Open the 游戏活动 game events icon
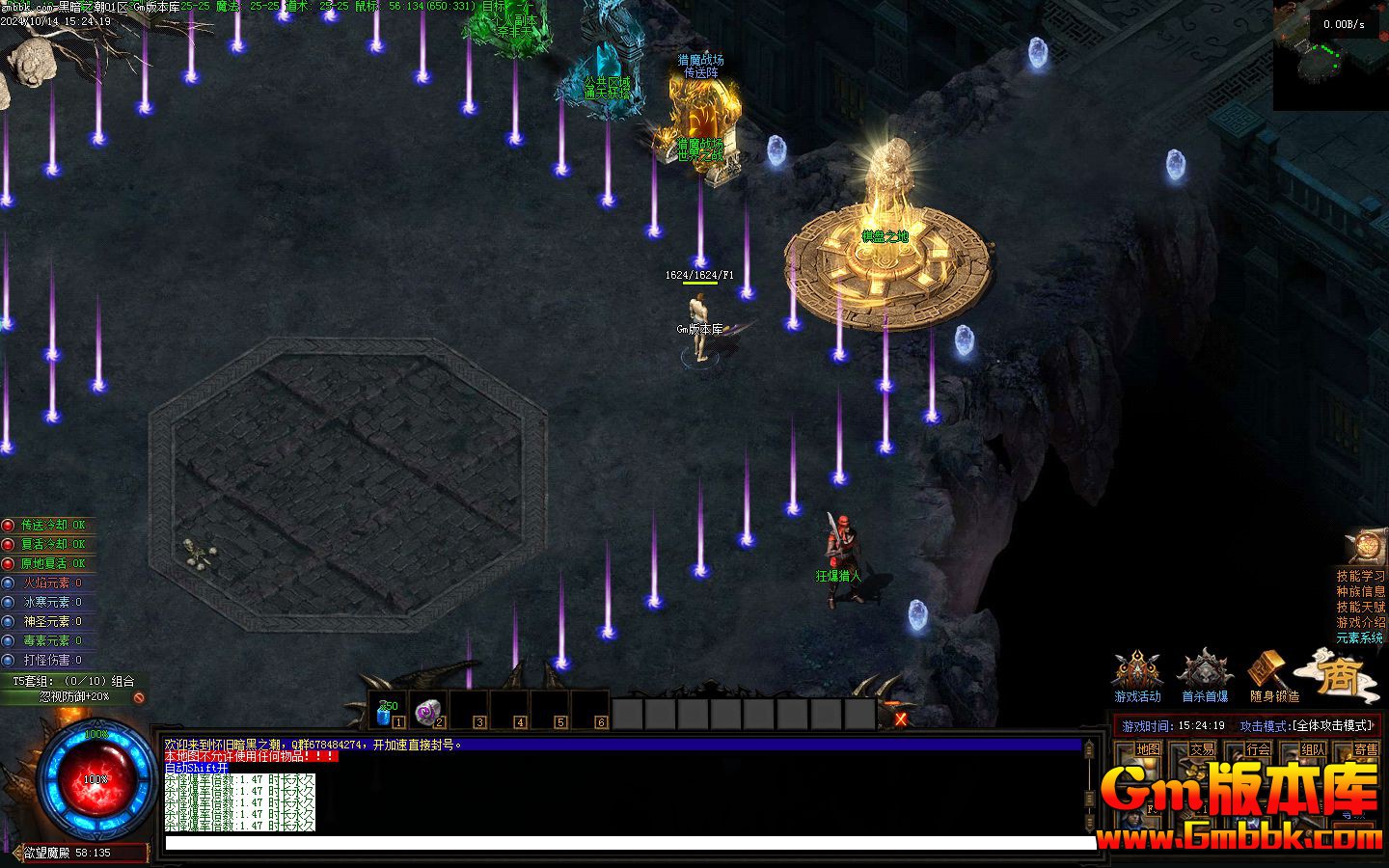The width and height of the screenshot is (1389, 868). [1137, 673]
